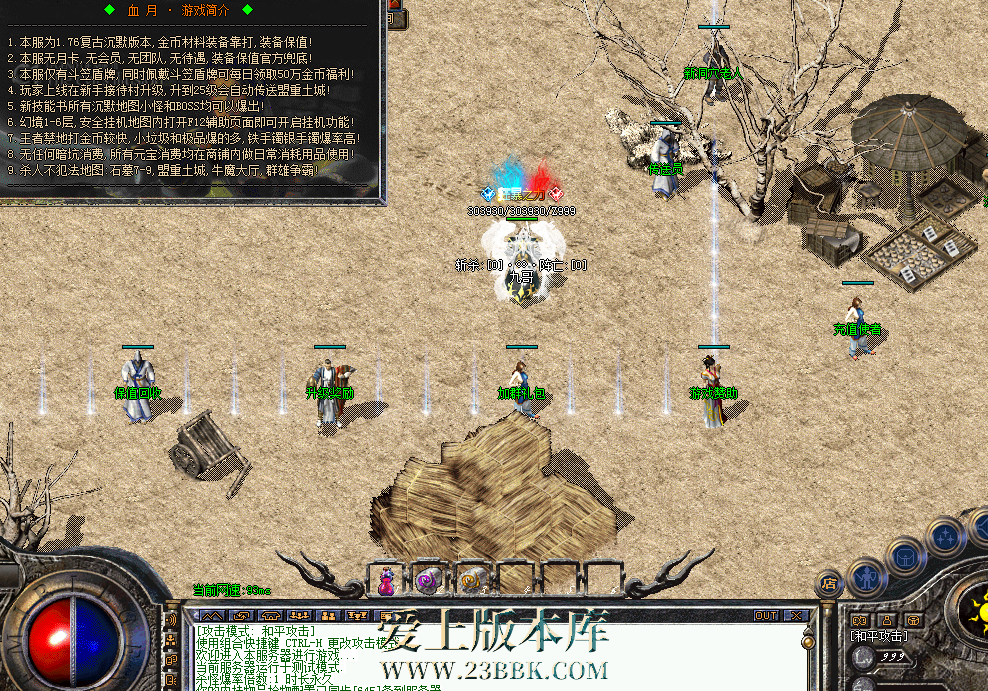Select the red potion belt slot

[x=384, y=579]
